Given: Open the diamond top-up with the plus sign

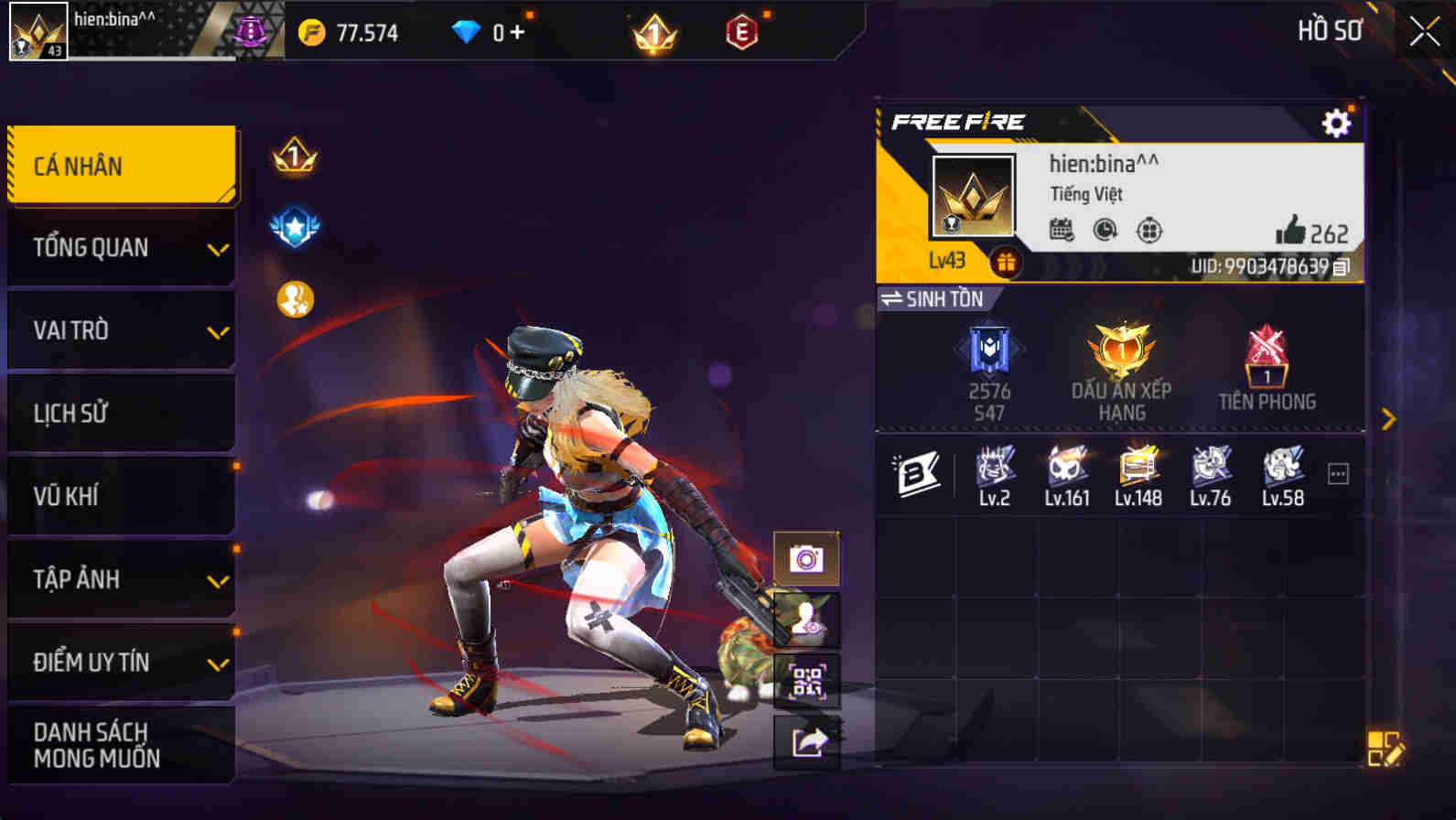Looking at the screenshot, I should click(515, 32).
